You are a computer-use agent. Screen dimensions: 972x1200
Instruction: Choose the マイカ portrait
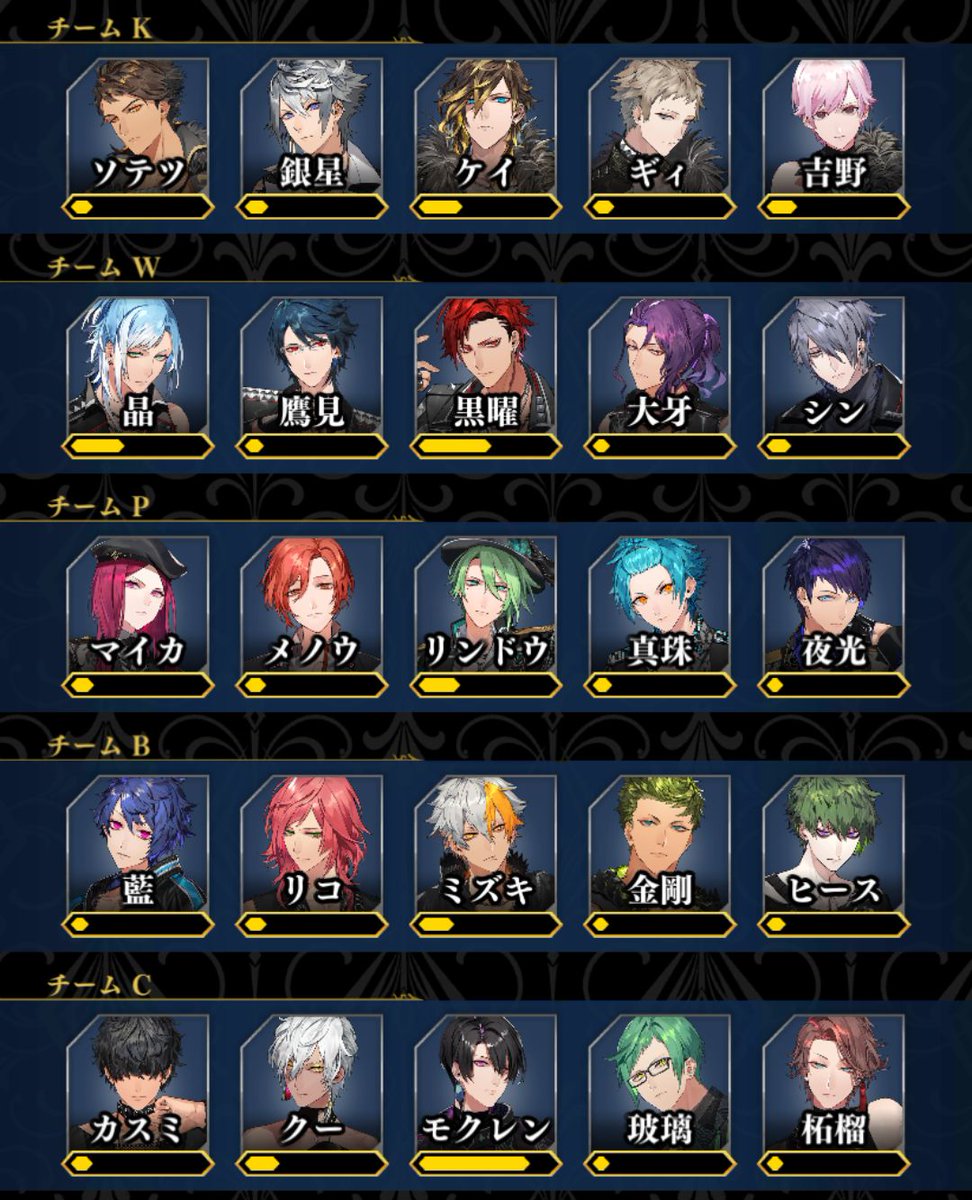point(138,603)
